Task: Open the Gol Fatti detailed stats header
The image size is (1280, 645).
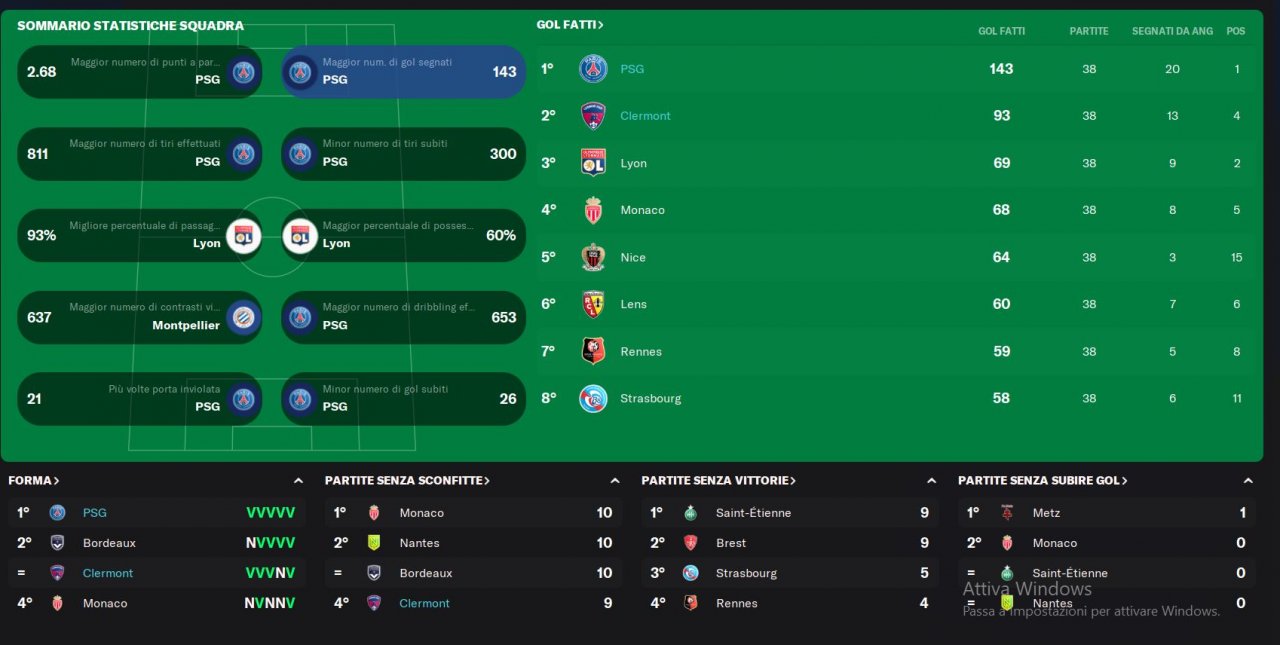Action: click(x=570, y=25)
